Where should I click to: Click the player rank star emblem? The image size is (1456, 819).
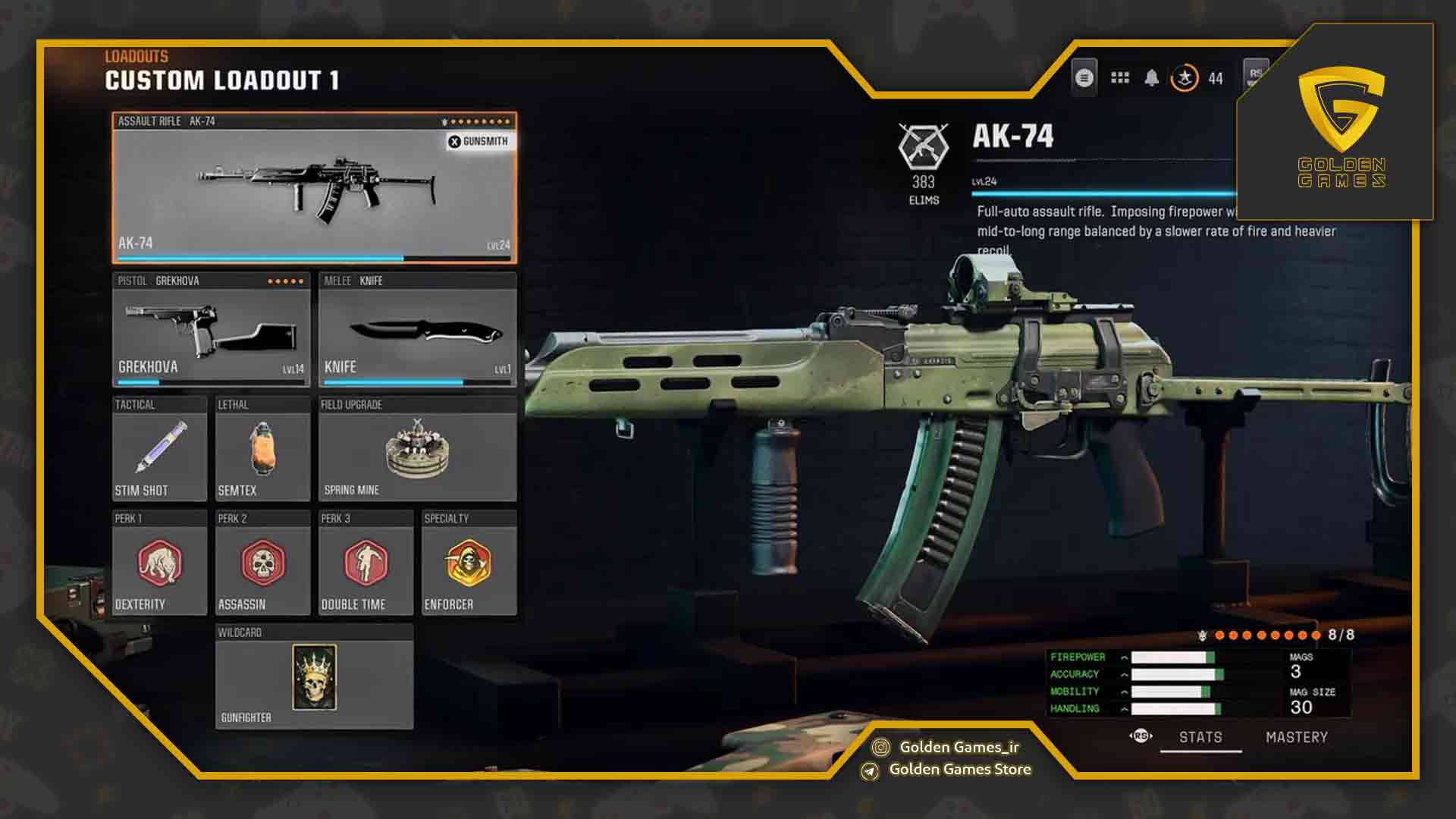tap(1184, 77)
